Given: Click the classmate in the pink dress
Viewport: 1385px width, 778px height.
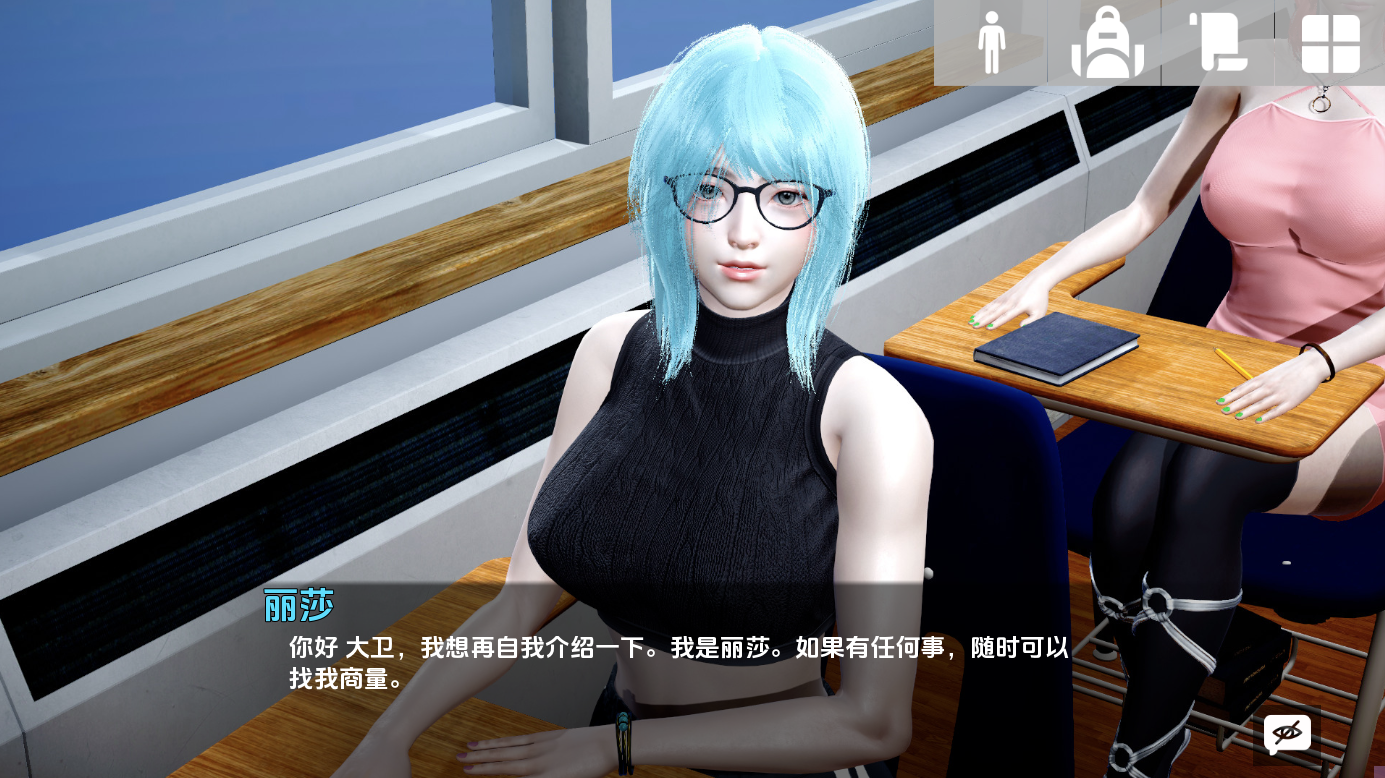Looking at the screenshot, I should [x=1280, y=200].
